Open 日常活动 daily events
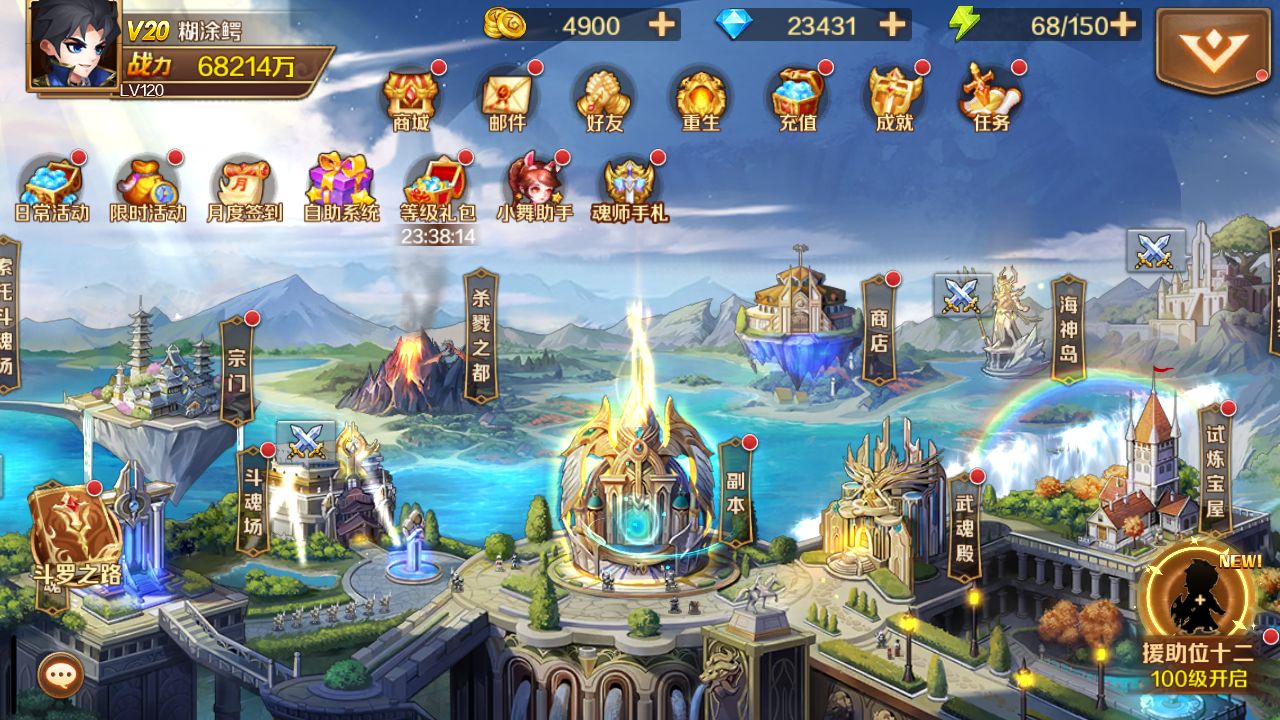Image resolution: width=1280 pixels, height=720 pixels. pos(52,189)
